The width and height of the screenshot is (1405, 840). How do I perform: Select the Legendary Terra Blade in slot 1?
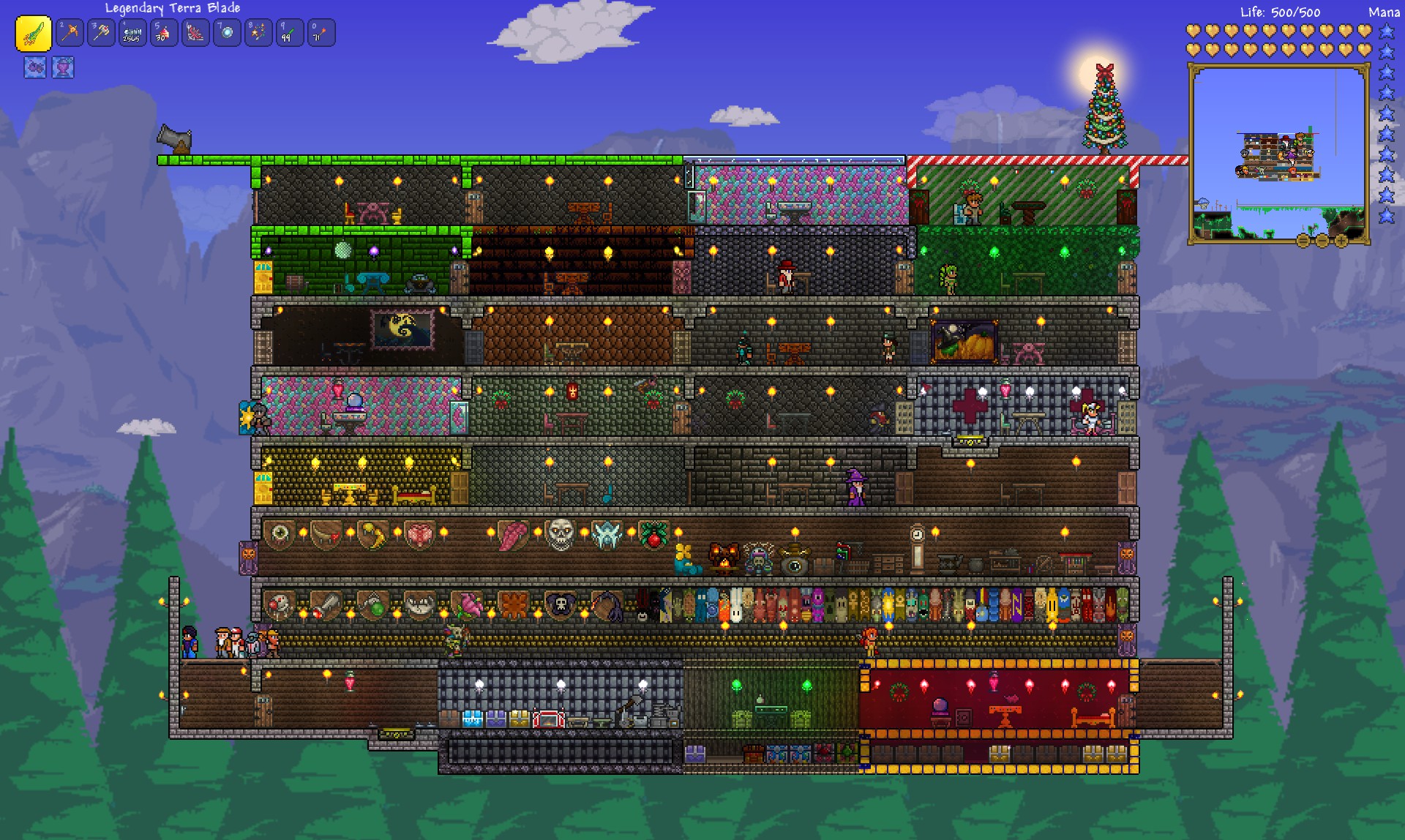click(33, 33)
